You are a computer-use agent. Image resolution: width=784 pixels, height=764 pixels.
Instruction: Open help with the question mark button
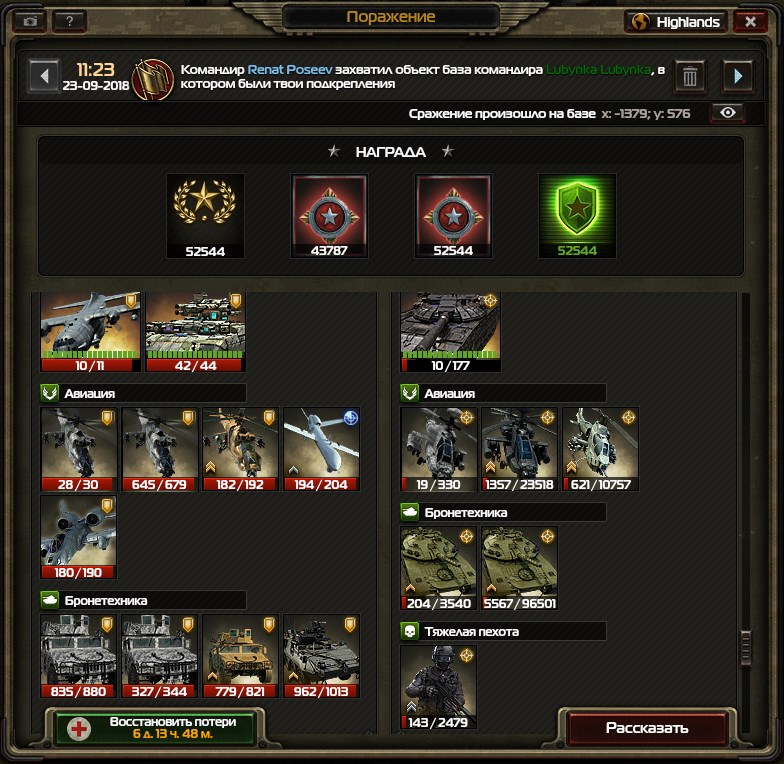[x=68, y=21]
